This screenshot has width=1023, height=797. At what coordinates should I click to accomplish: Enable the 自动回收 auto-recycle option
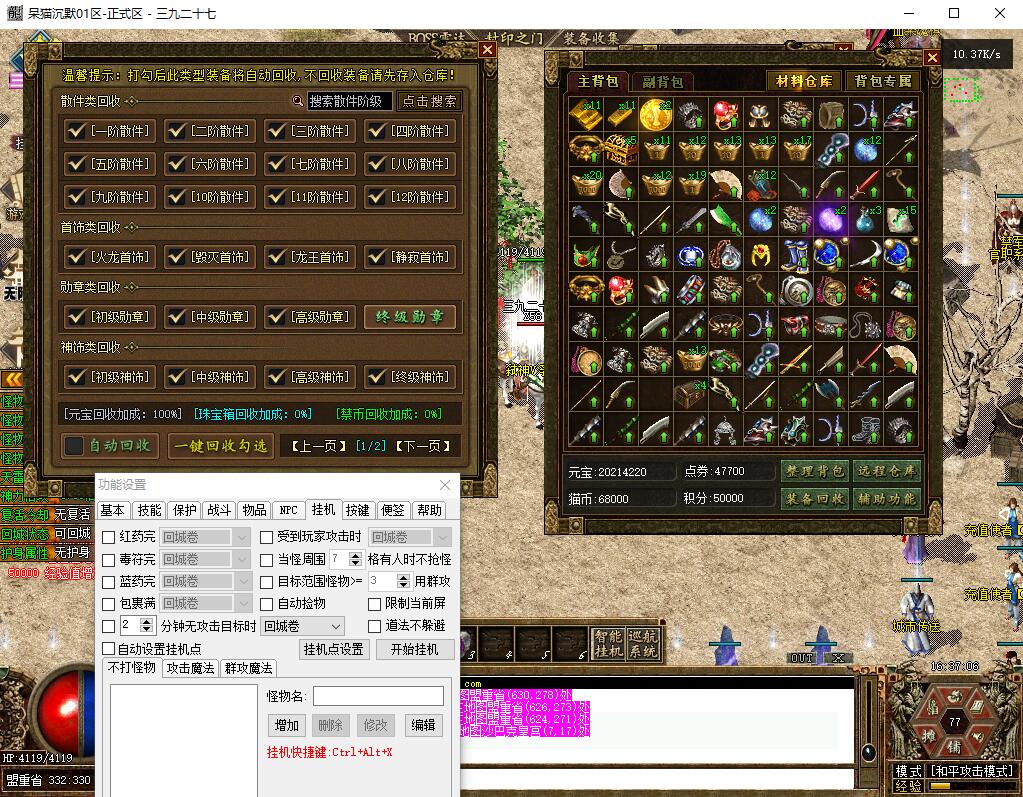(x=75, y=445)
